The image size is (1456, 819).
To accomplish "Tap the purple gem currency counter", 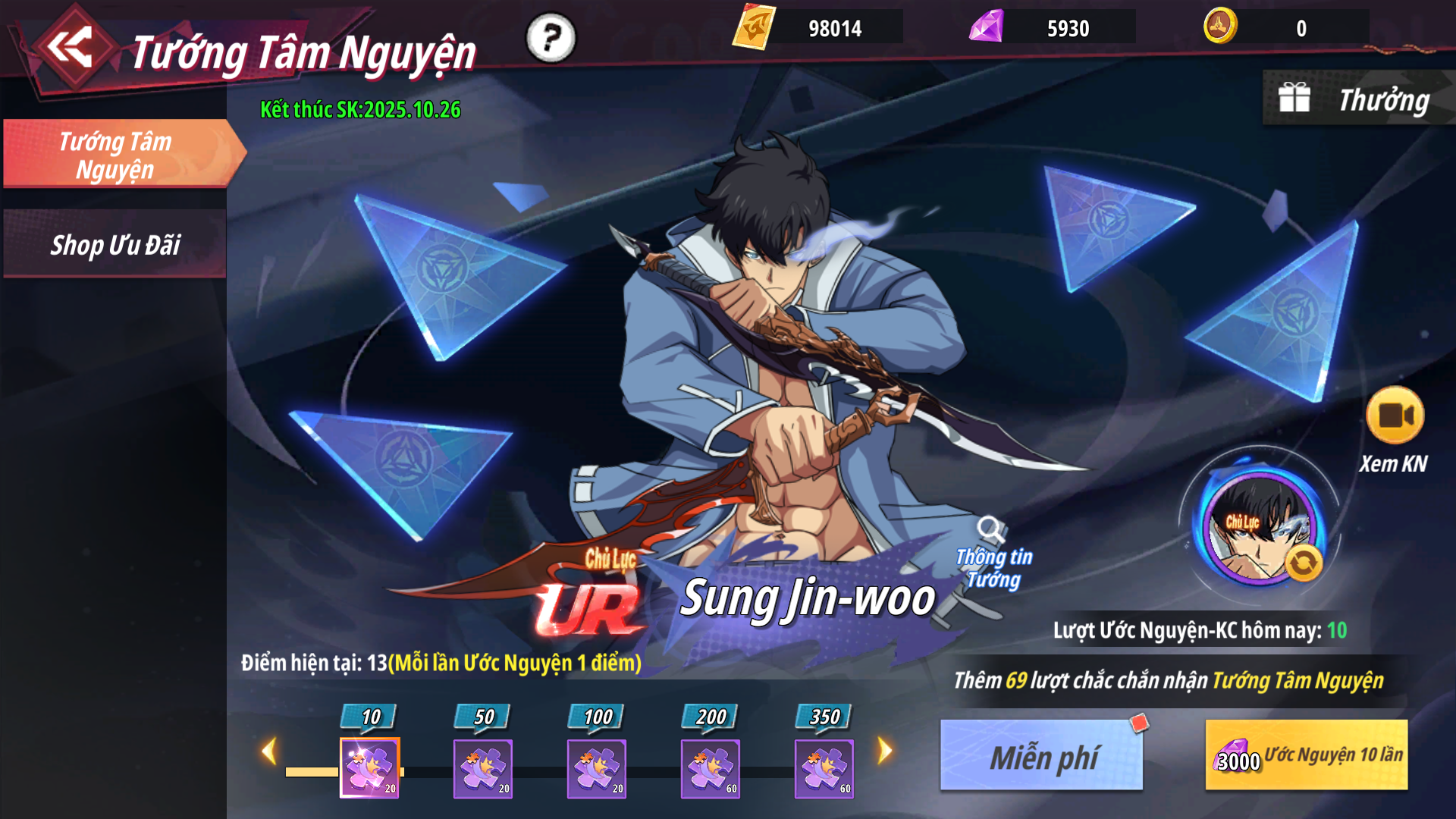I will pos(1052,28).
